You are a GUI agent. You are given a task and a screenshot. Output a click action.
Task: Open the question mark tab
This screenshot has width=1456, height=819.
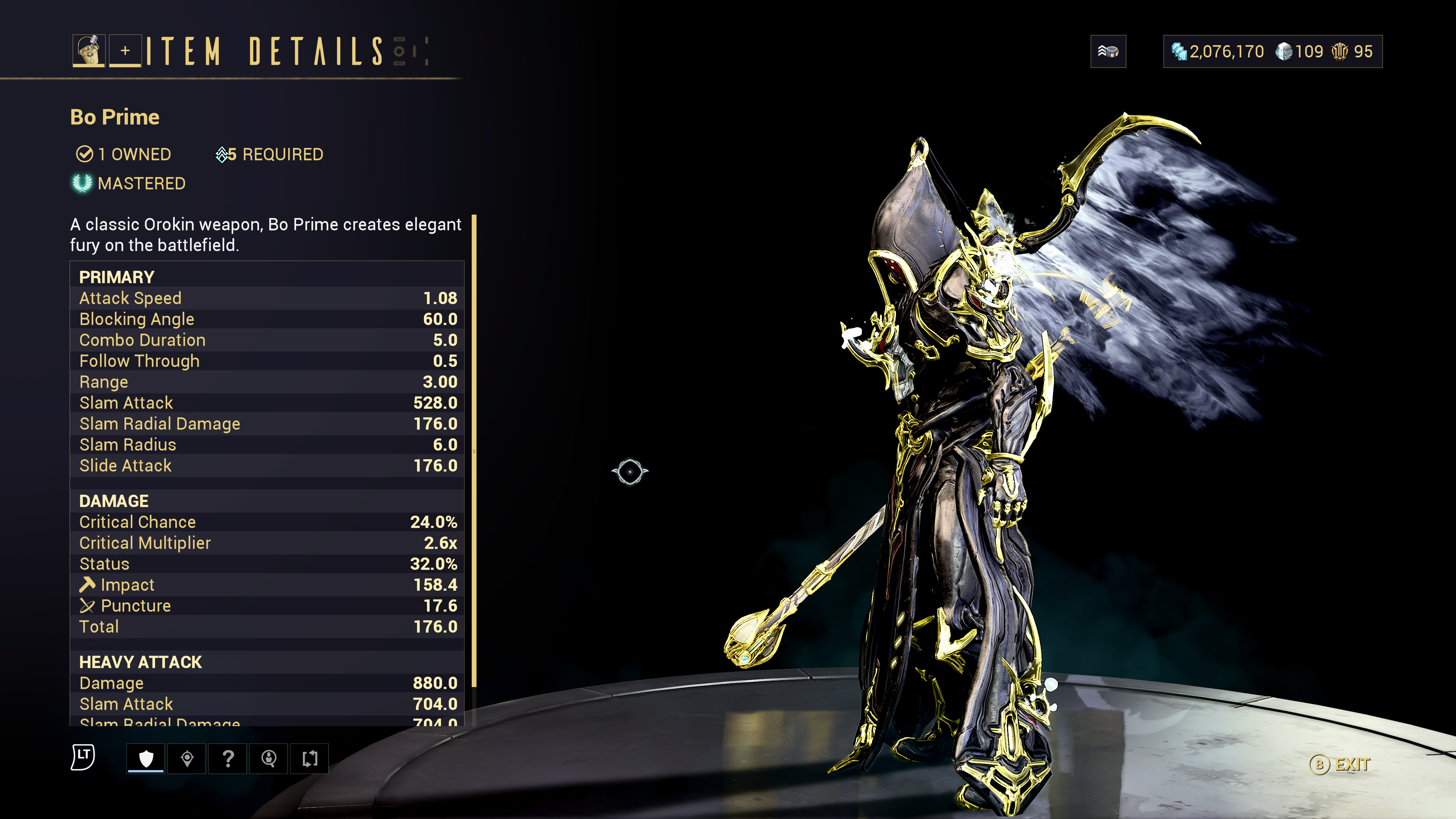[228, 758]
